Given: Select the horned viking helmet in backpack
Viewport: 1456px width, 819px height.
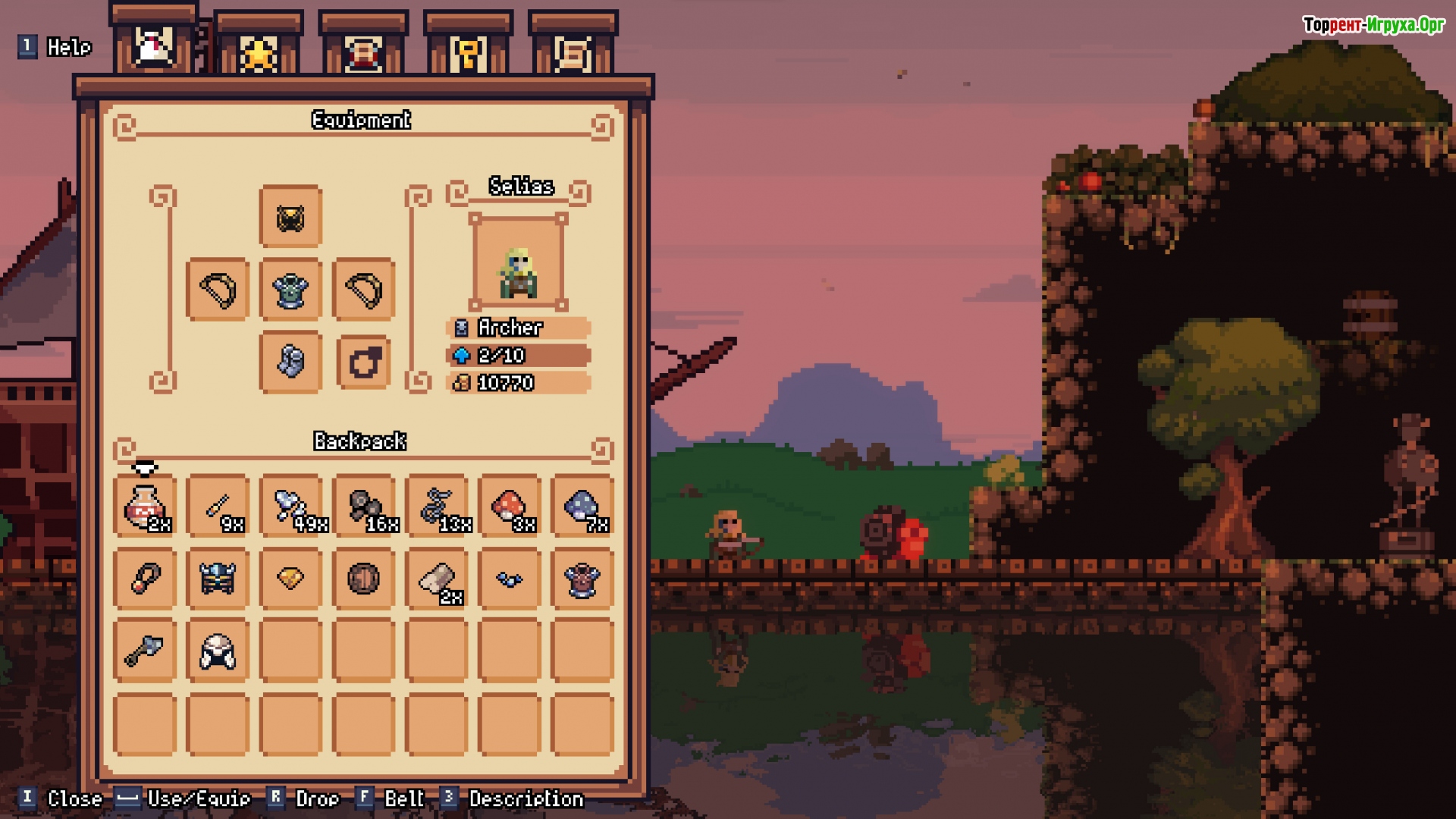Looking at the screenshot, I should (x=218, y=579).
